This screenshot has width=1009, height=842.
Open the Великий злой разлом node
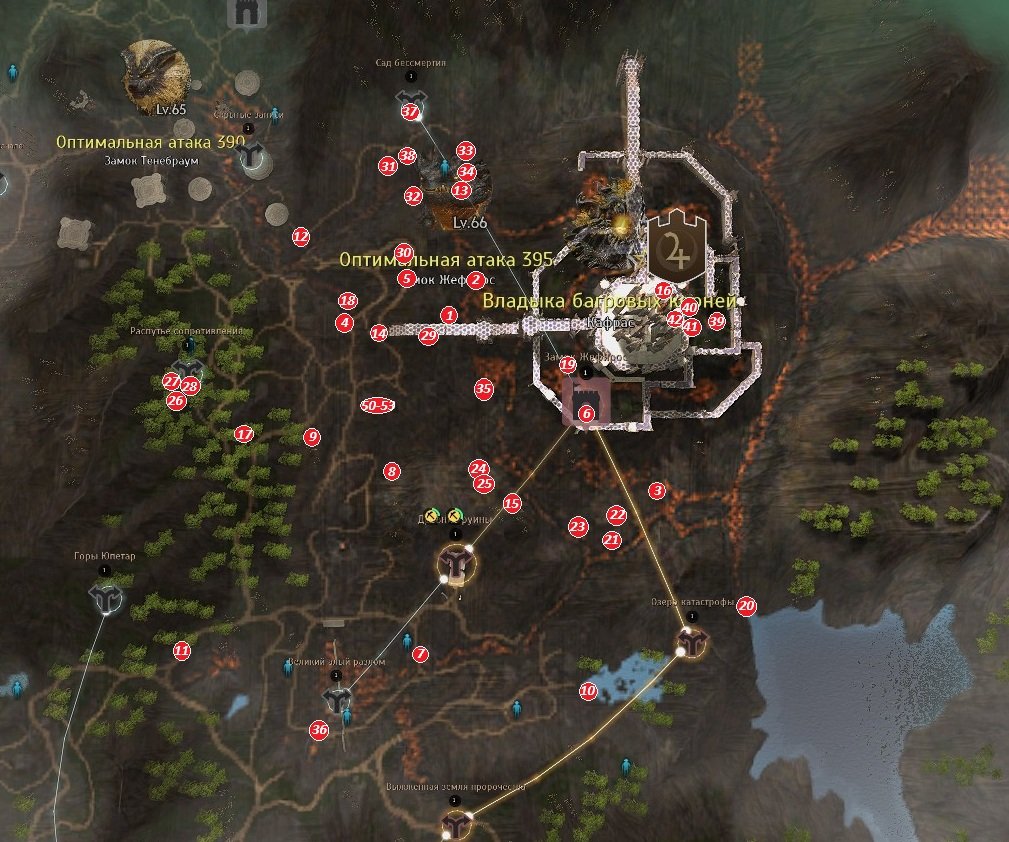(x=338, y=697)
